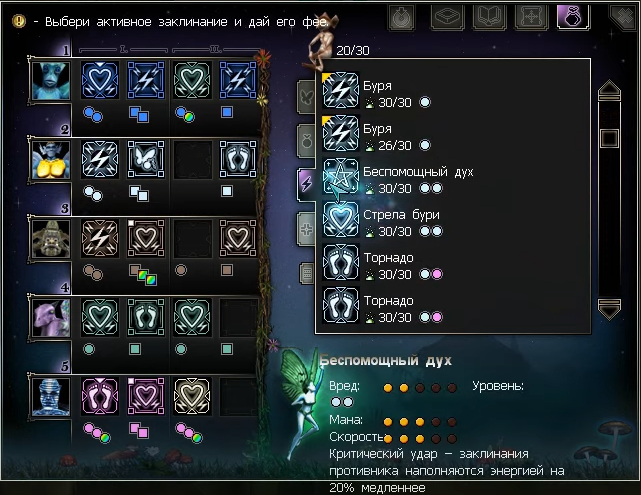Select the purple pony fairy portrait

click(x=50, y=317)
